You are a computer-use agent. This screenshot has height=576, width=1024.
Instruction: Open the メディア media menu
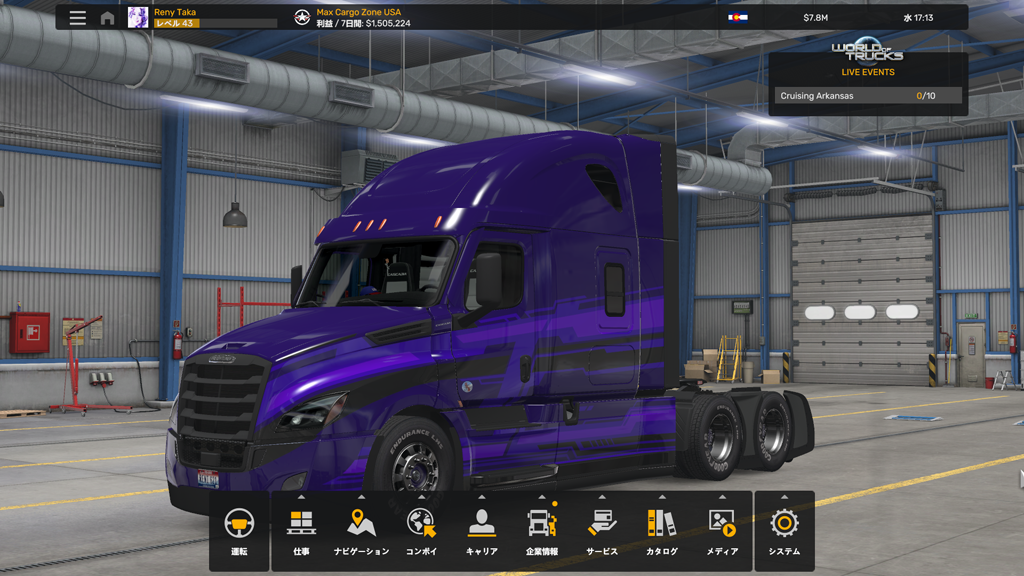(722, 531)
